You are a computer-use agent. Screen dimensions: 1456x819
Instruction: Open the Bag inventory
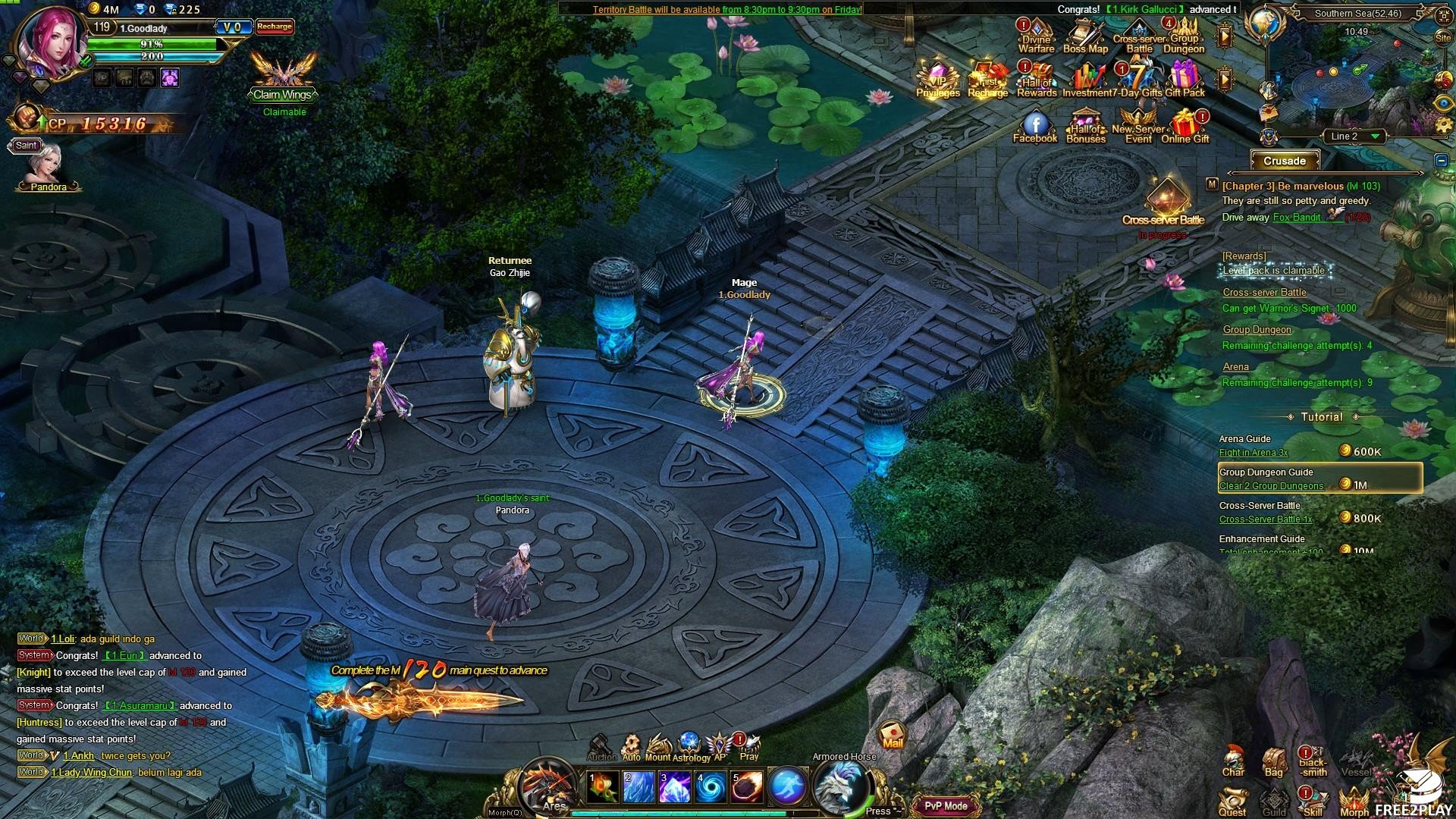(1274, 761)
